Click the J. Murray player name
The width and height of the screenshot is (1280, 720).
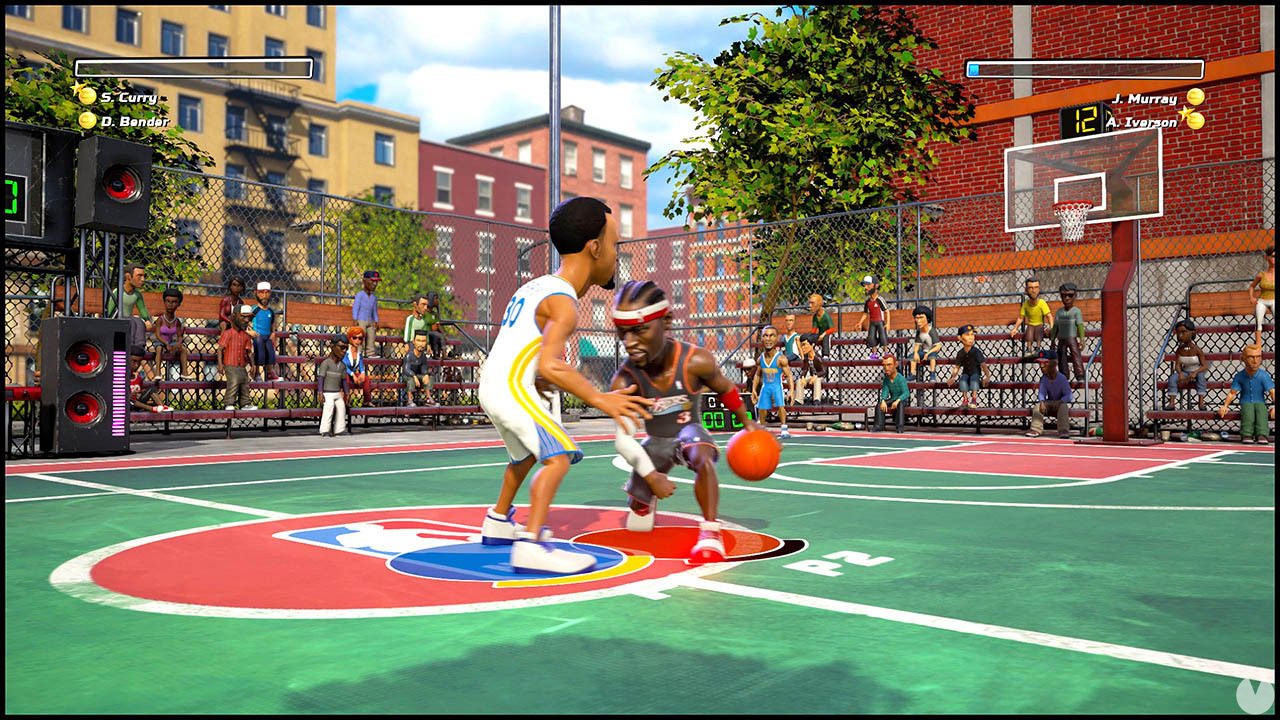(1145, 98)
